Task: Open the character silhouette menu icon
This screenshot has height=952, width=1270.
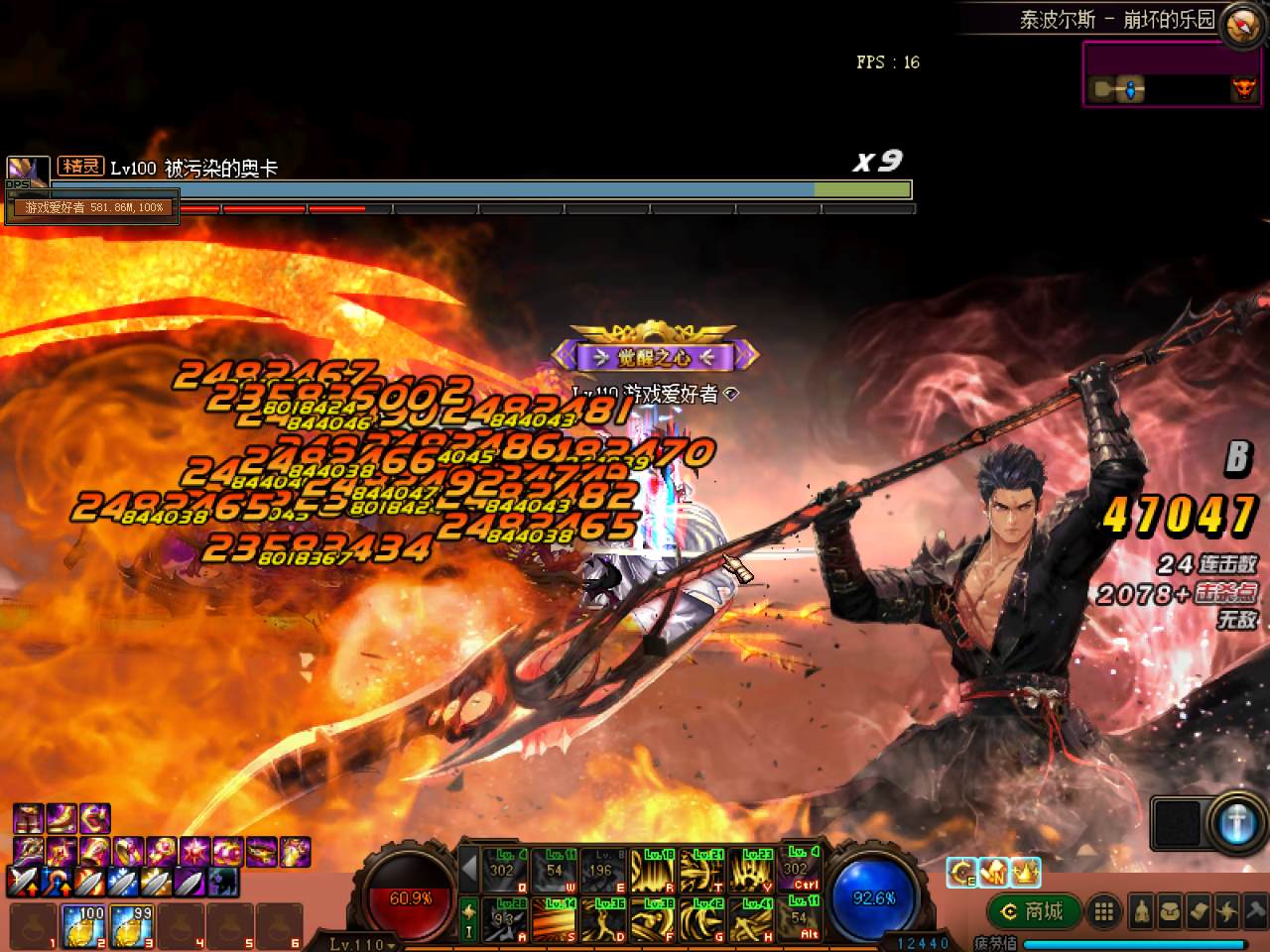Action: click(x=1141, y=911)
